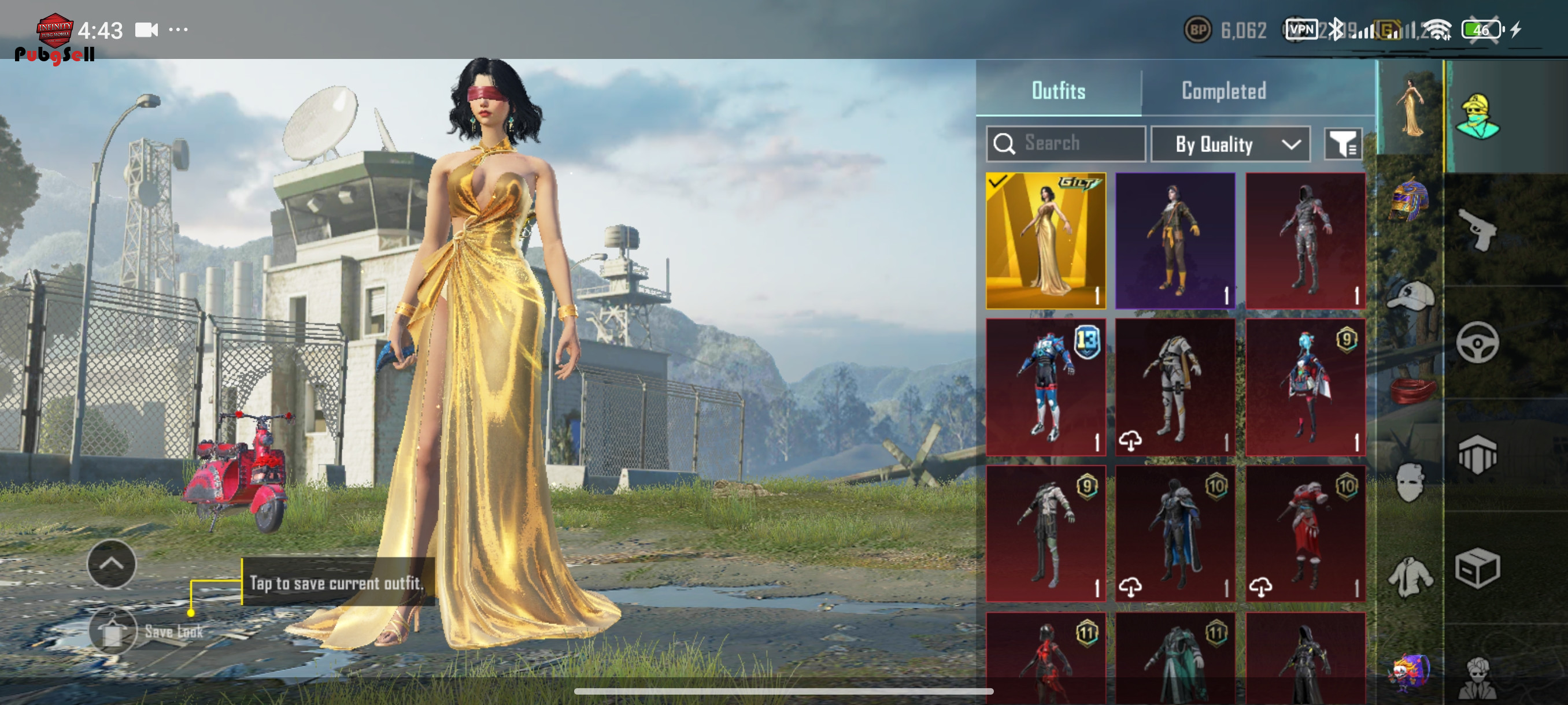Viewport: 1568px width, 705px height.
Task: Open the parachute skins category
Action: pyautogui.click(x=1477, y=455)
